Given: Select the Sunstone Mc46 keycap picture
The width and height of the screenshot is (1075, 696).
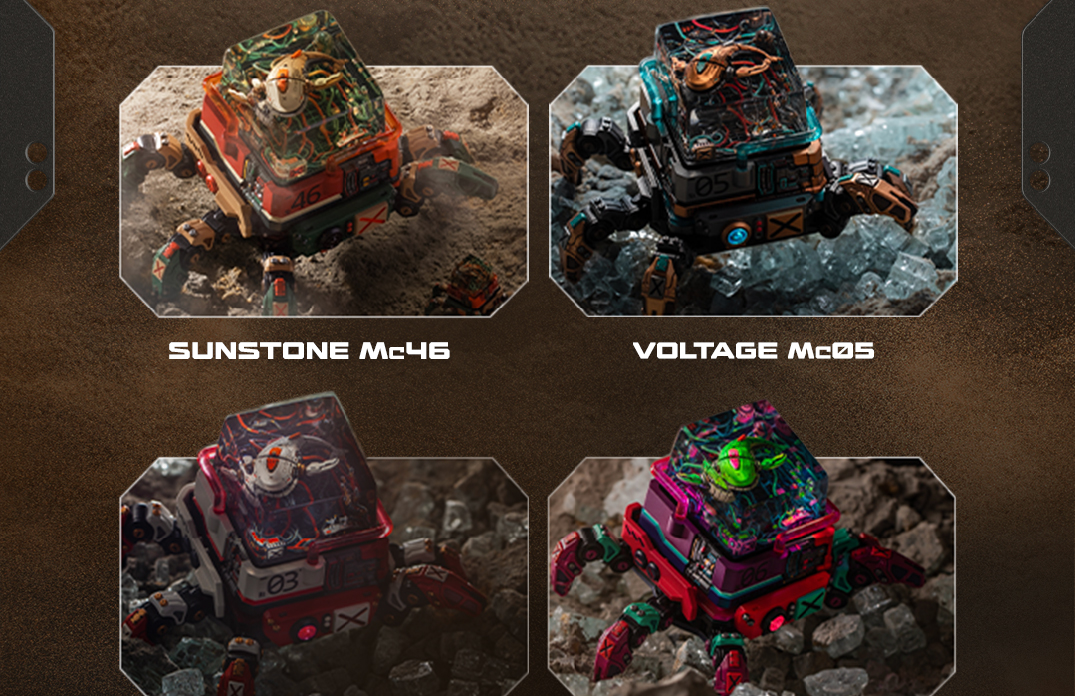Looking at the screenshot, I should [x=323, y=190].
